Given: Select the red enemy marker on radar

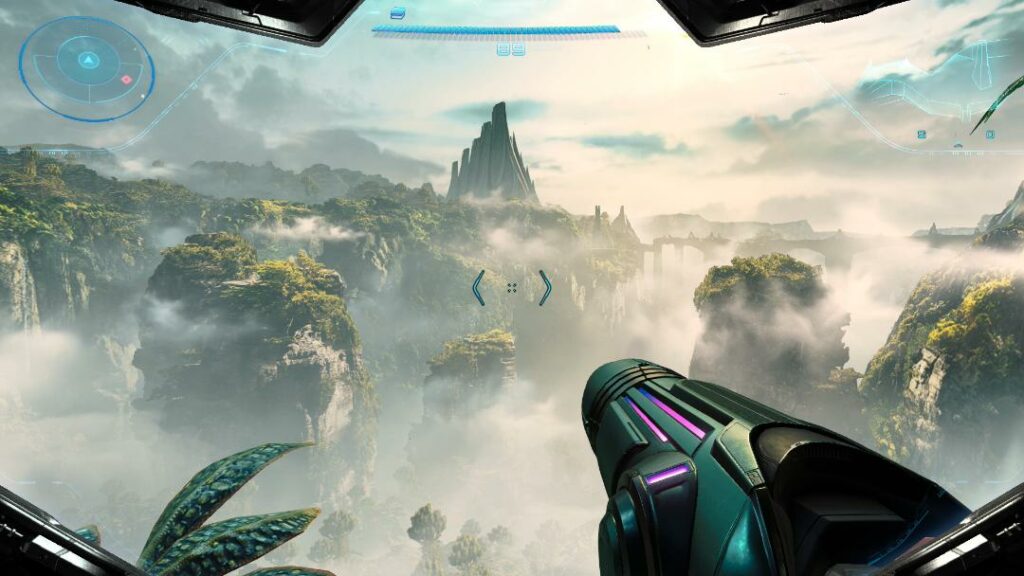Looking at the screenshot, I should click(126, 79).
